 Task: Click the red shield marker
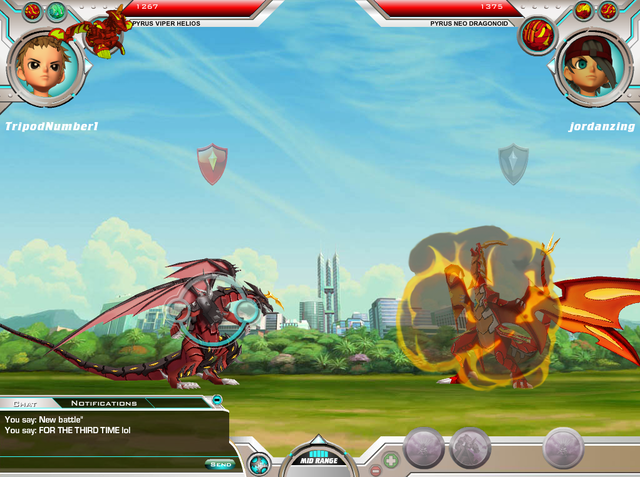212,164
